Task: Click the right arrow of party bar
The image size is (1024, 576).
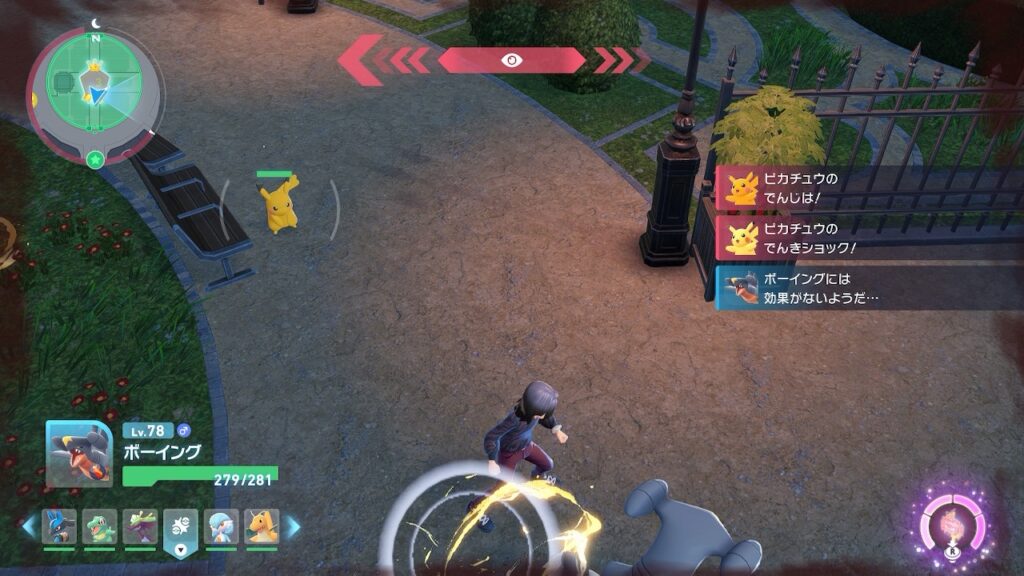Action: (x=293, y=526)
